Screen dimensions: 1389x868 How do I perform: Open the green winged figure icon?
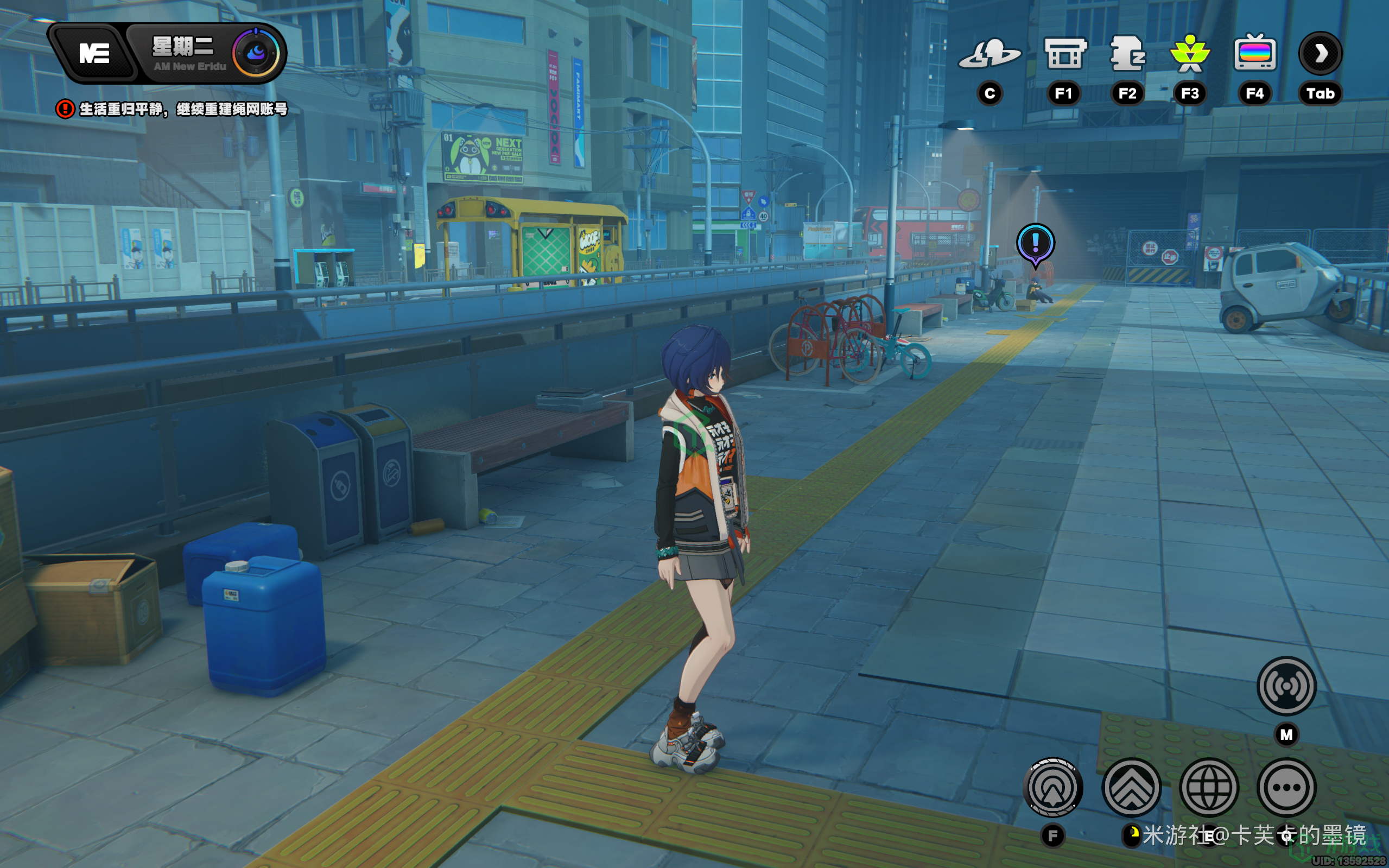point(1190,54)
